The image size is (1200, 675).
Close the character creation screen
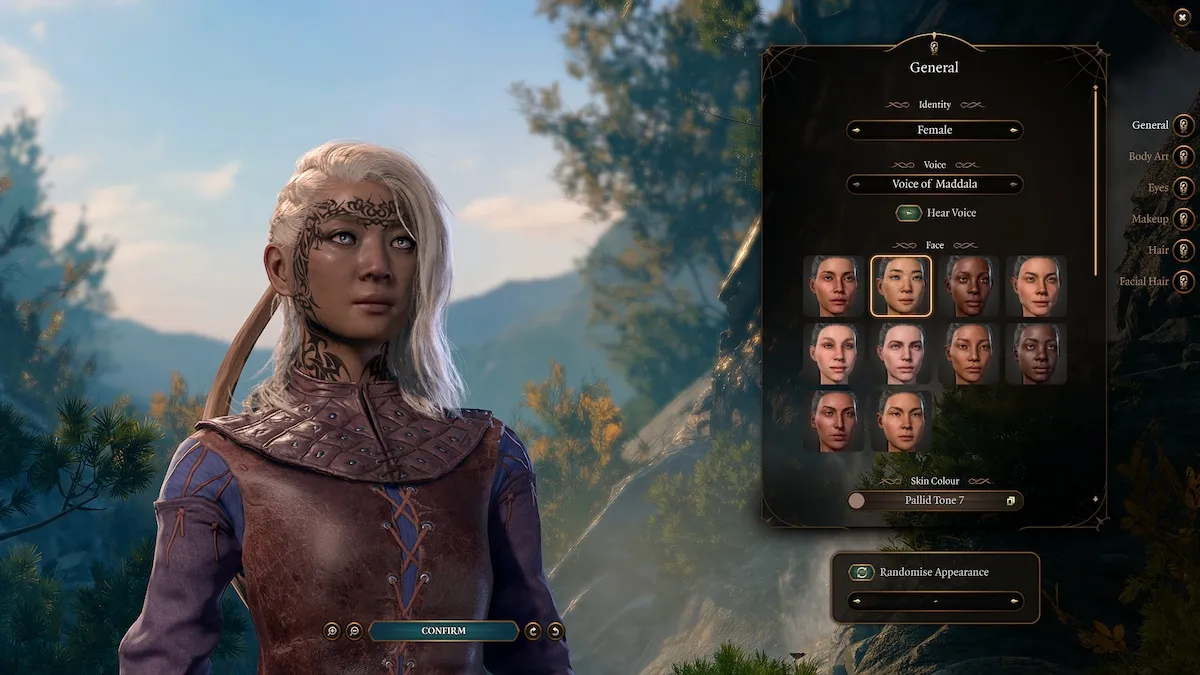pos(1182,17)
